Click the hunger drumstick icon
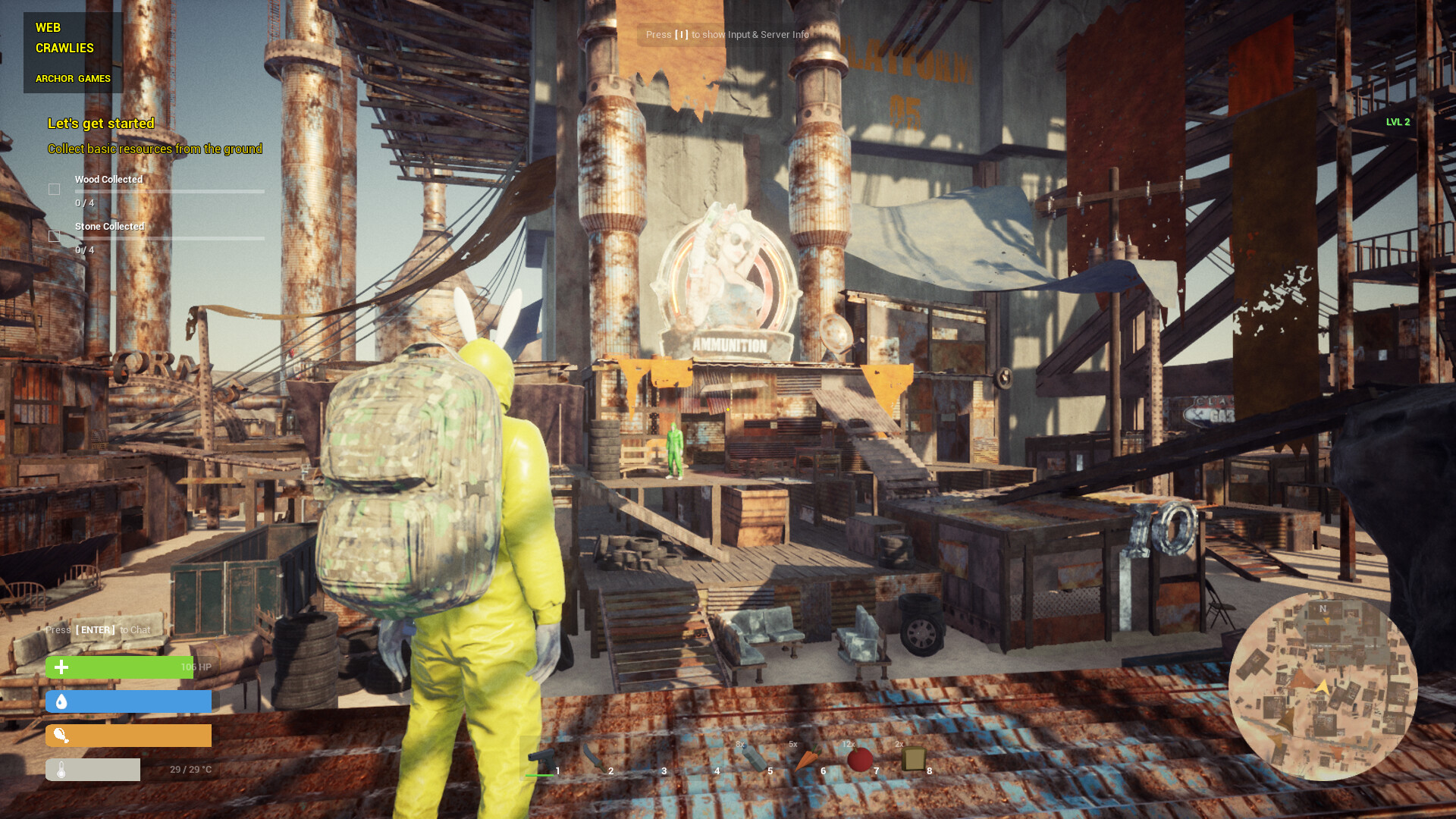 [63, 735]
